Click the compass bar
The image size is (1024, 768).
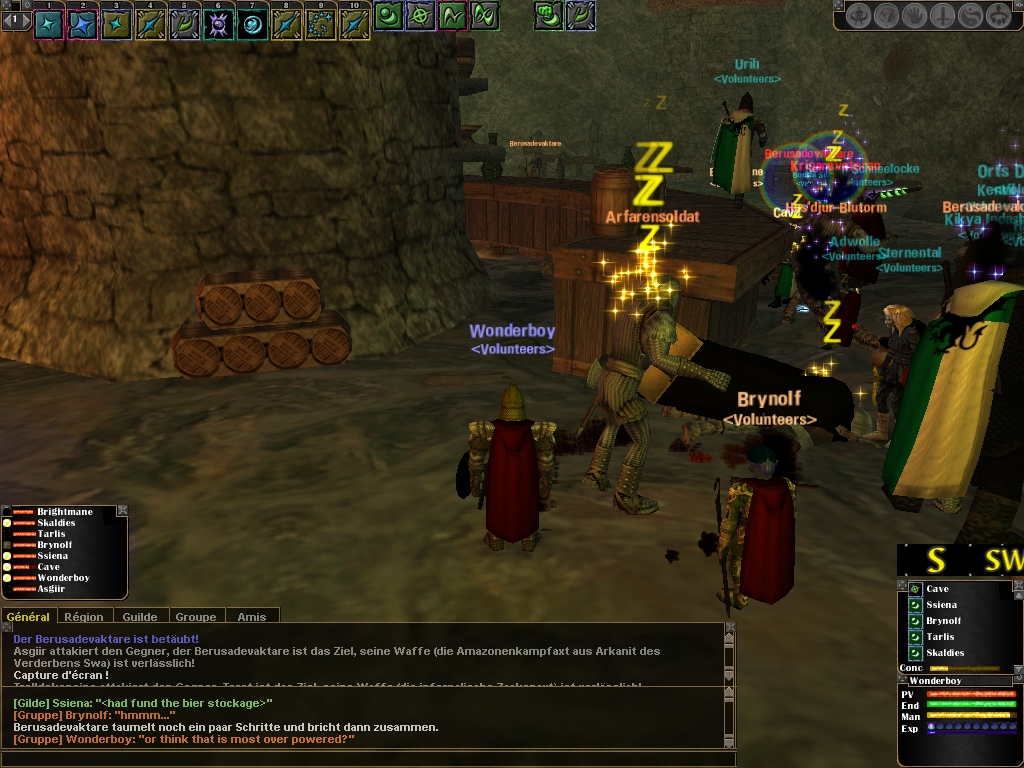960,561
